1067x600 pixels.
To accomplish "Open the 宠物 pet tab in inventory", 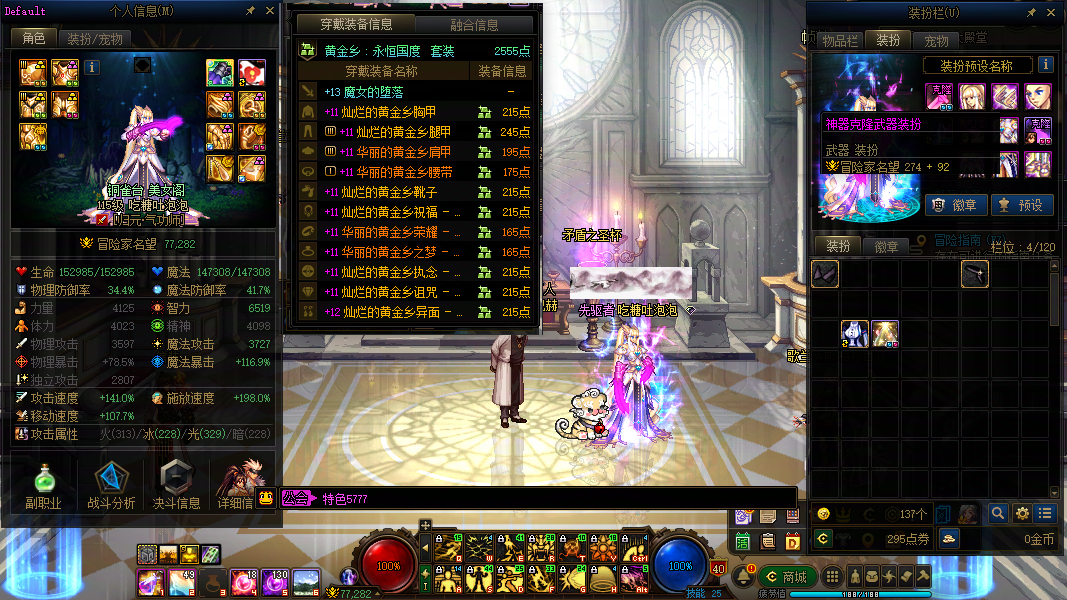I will pos(936,41).
